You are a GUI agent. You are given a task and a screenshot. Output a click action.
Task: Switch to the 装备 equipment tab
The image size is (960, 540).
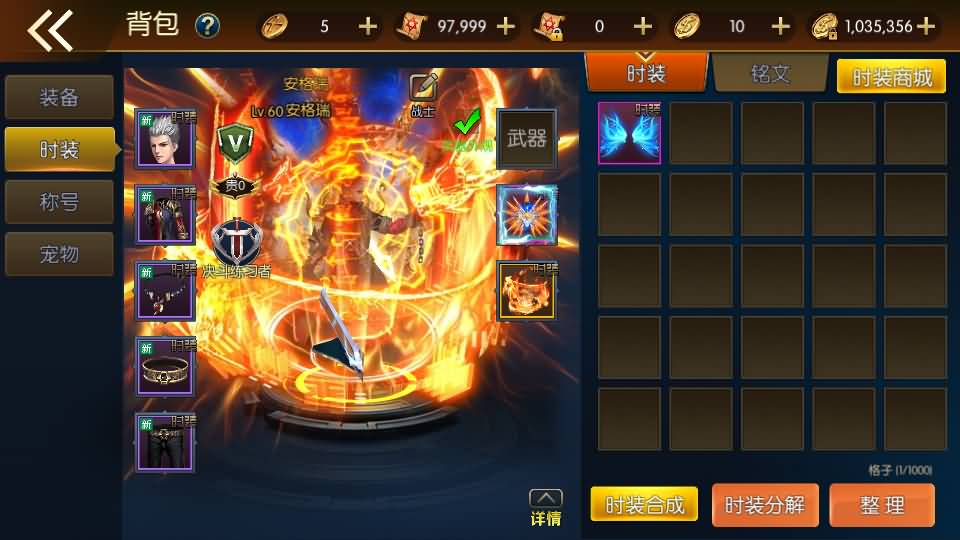[x=59, y=97]
